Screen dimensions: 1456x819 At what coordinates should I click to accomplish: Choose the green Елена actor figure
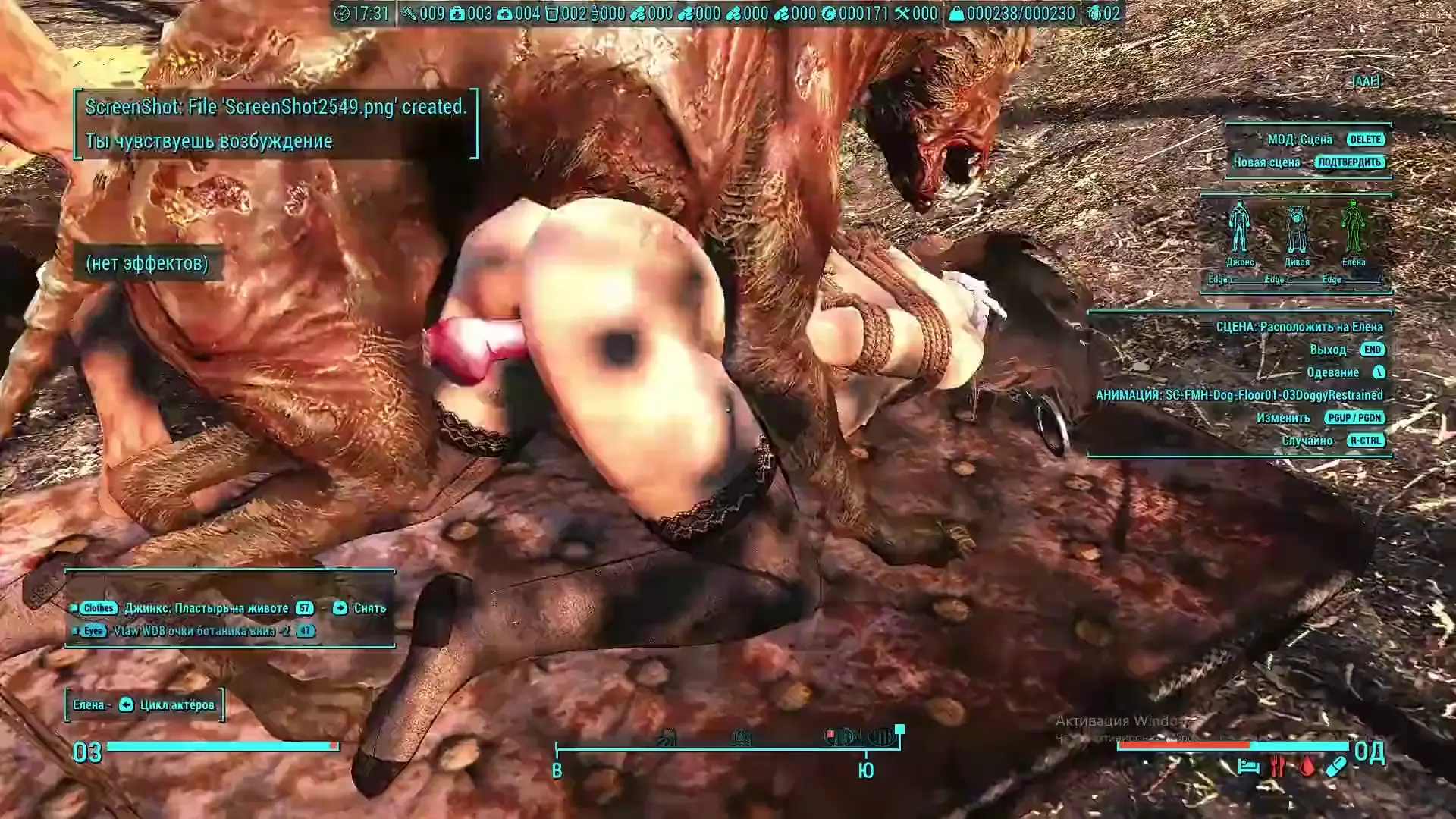coord(1353,227)
